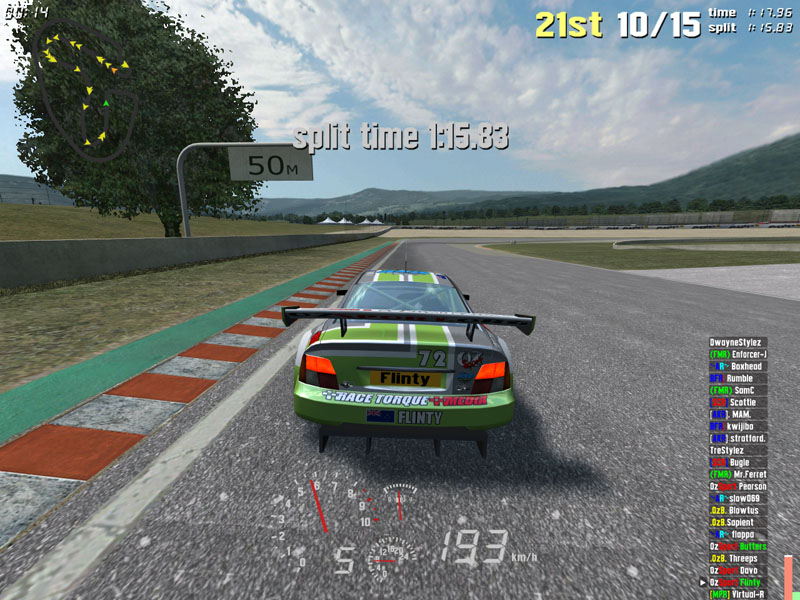Choose Enforcer-J from the driver list
This screenshot has height=600, width=800.
click(738, 355)
